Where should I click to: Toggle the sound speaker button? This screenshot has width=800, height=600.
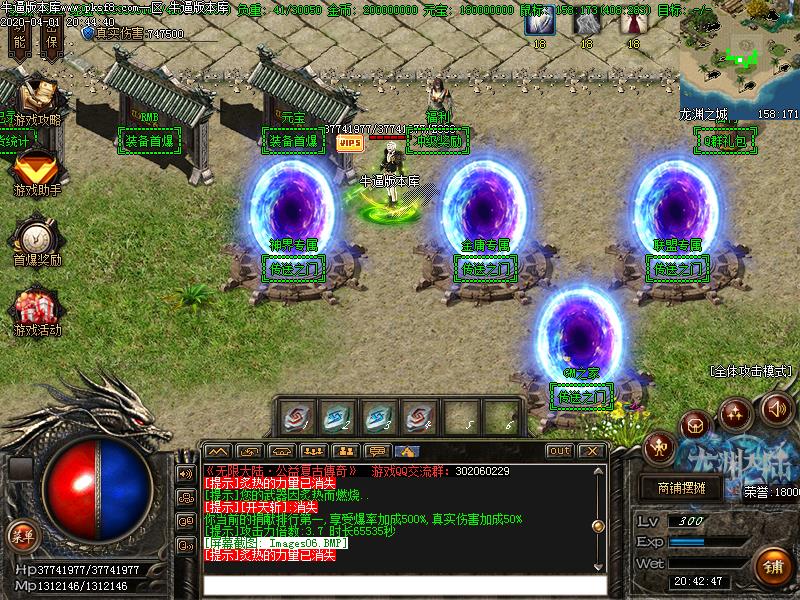(777, 408)
